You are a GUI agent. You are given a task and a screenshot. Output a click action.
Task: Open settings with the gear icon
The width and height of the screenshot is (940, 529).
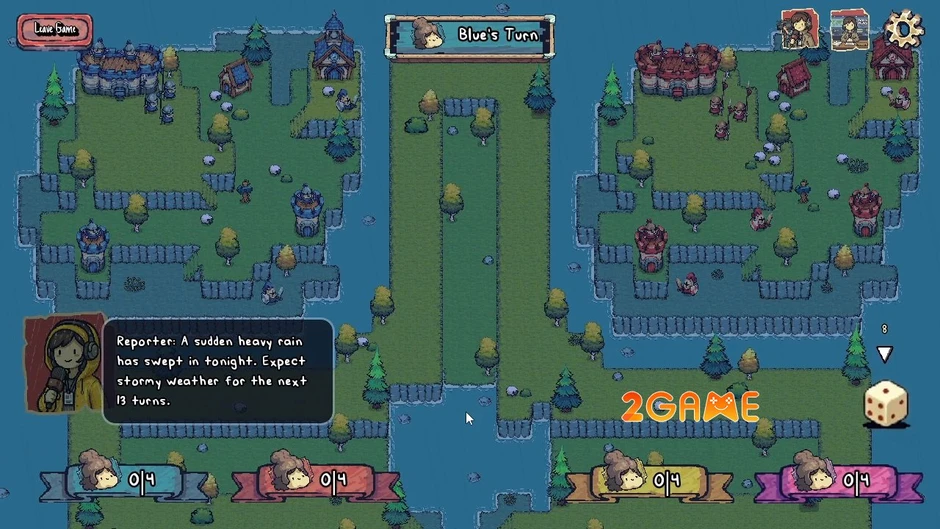(x=904, y=29)
